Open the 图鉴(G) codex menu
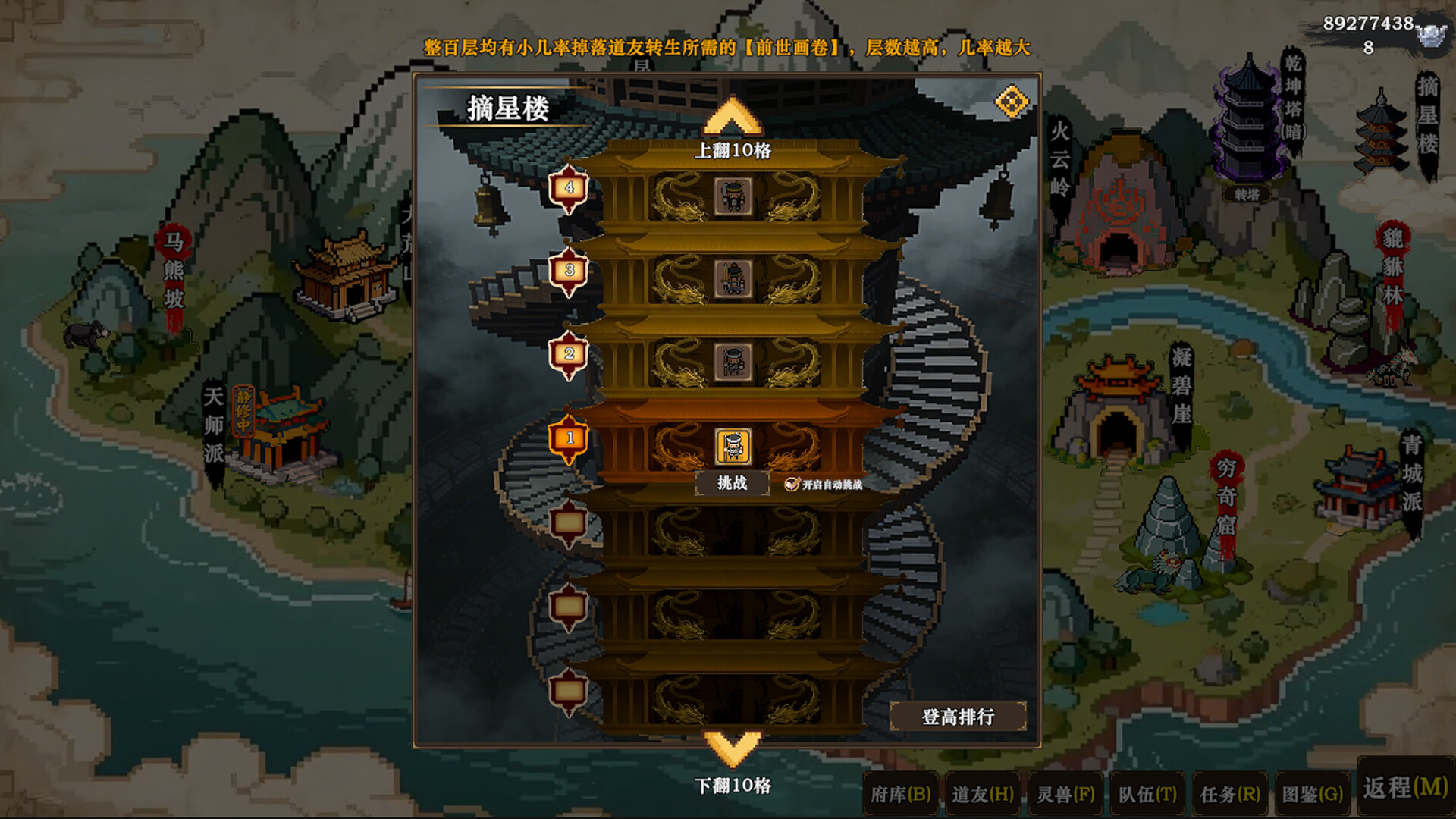Image resolution: width=1456 pixels, height=819 pixels. coord(1313,794)
